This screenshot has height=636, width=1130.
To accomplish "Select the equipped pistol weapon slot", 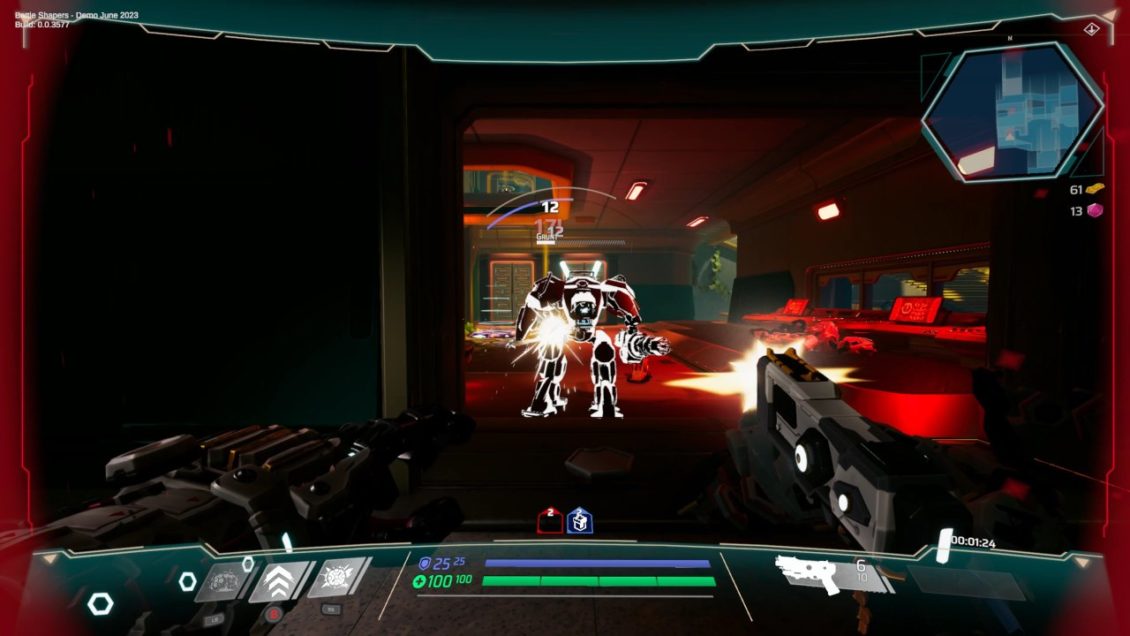I will tap(809, 573).
